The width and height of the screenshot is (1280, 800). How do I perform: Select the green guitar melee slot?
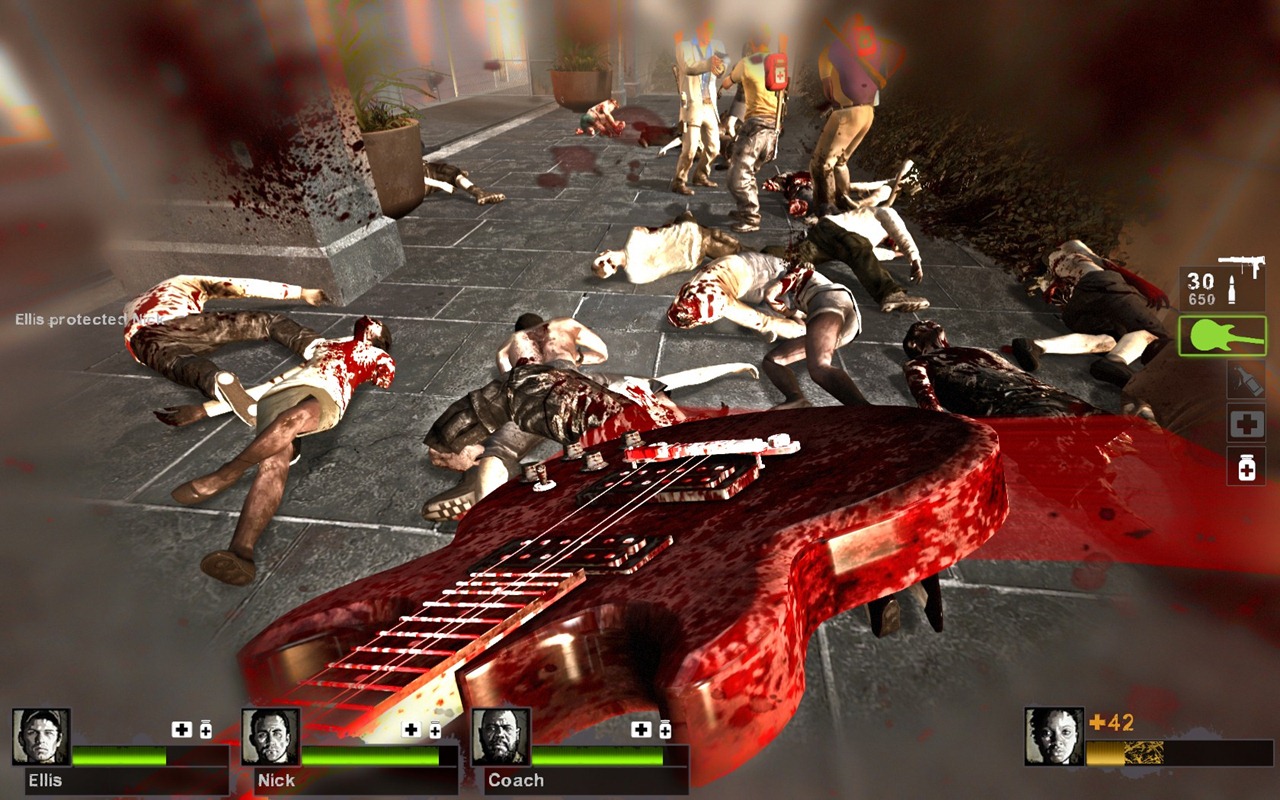pos(1222,336)
